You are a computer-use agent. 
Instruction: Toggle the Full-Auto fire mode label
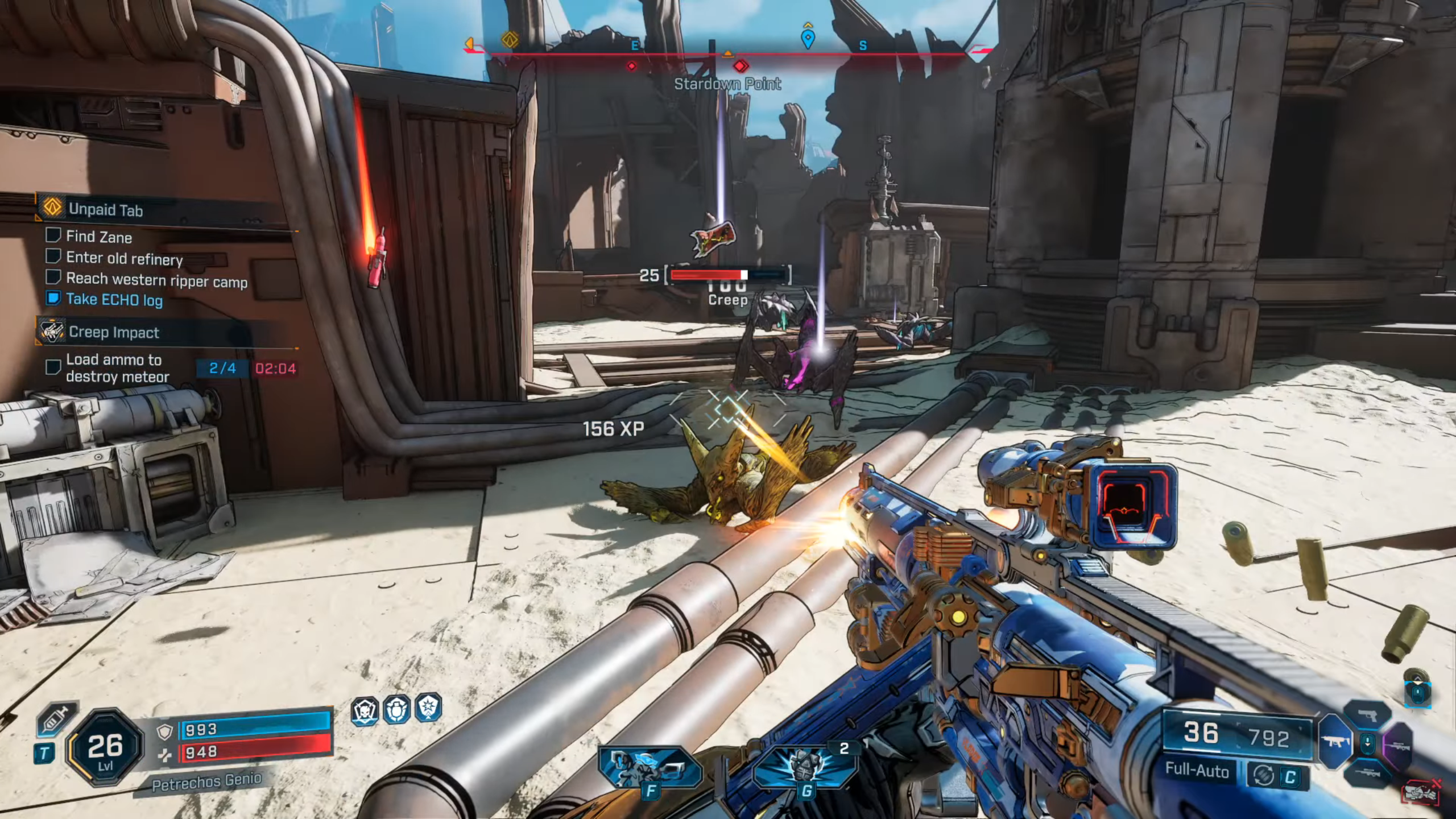coord(1197,770)
